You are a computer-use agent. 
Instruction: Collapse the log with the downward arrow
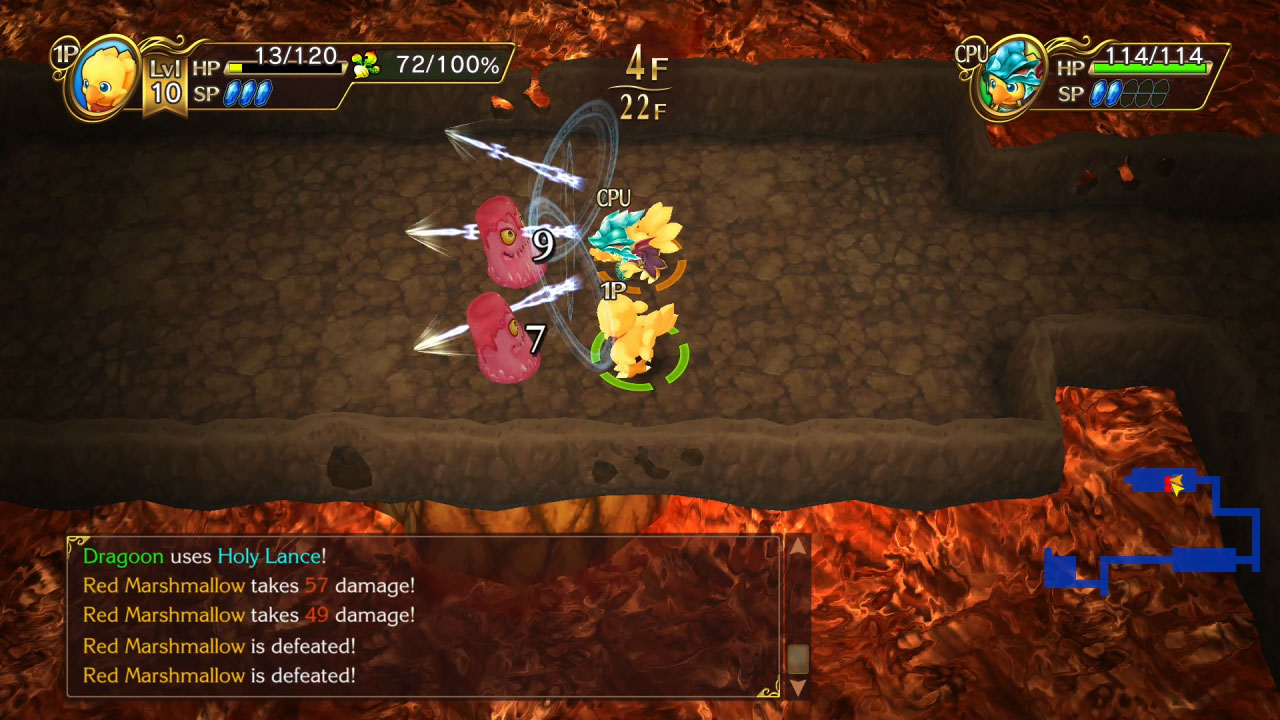[797, 688]
